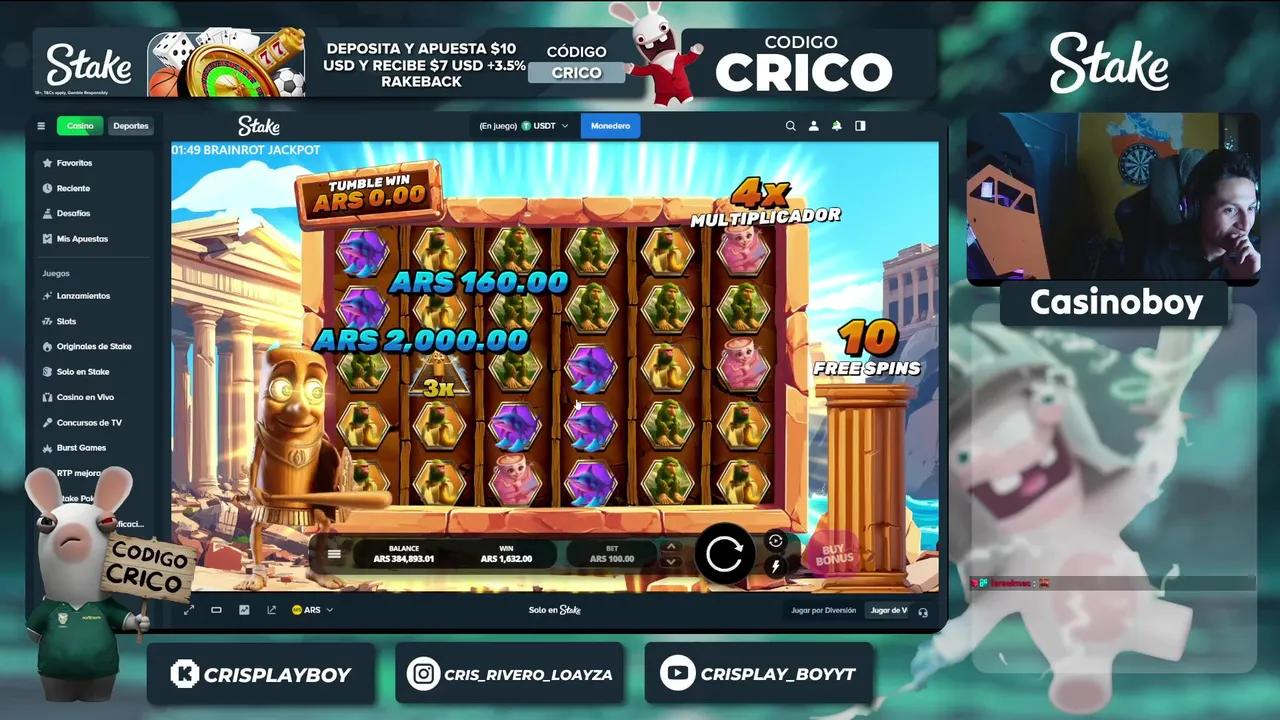Open the user profile icon
The height and width of the screenshot is (720, 1280).
point(814,126)
